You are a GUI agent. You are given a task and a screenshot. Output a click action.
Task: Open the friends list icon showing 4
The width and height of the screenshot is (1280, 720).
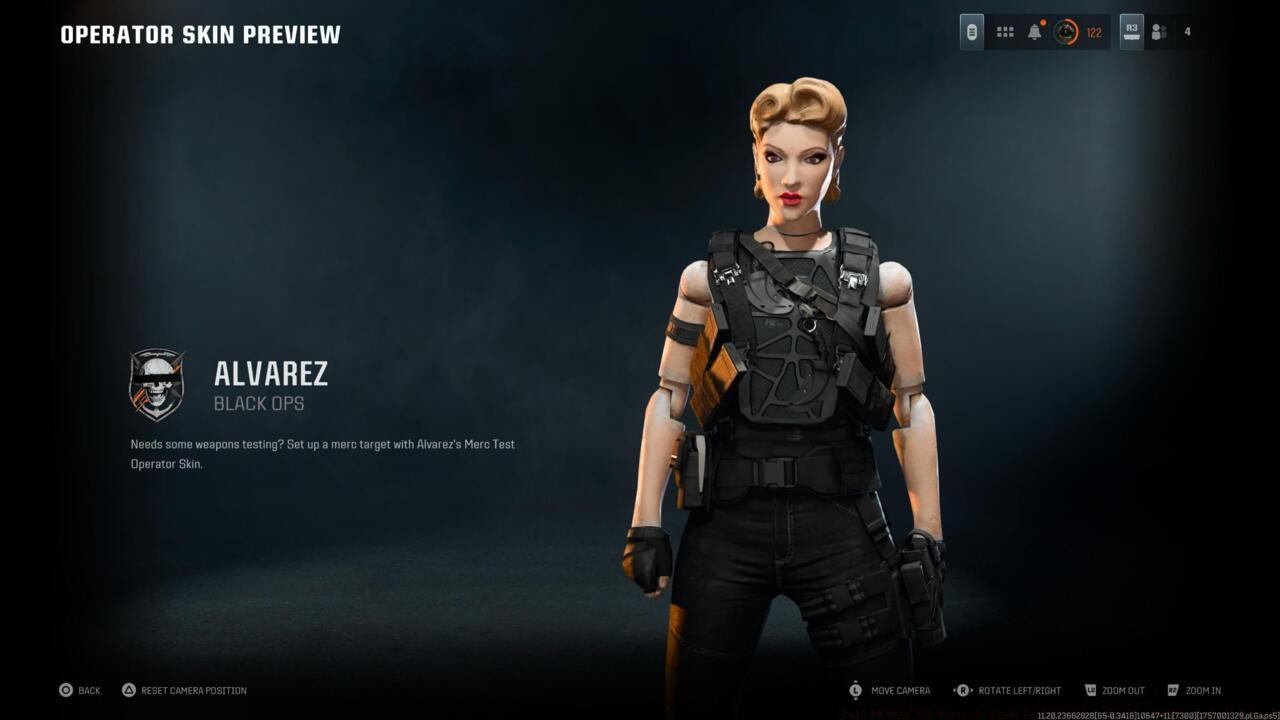pos(1158,31)
